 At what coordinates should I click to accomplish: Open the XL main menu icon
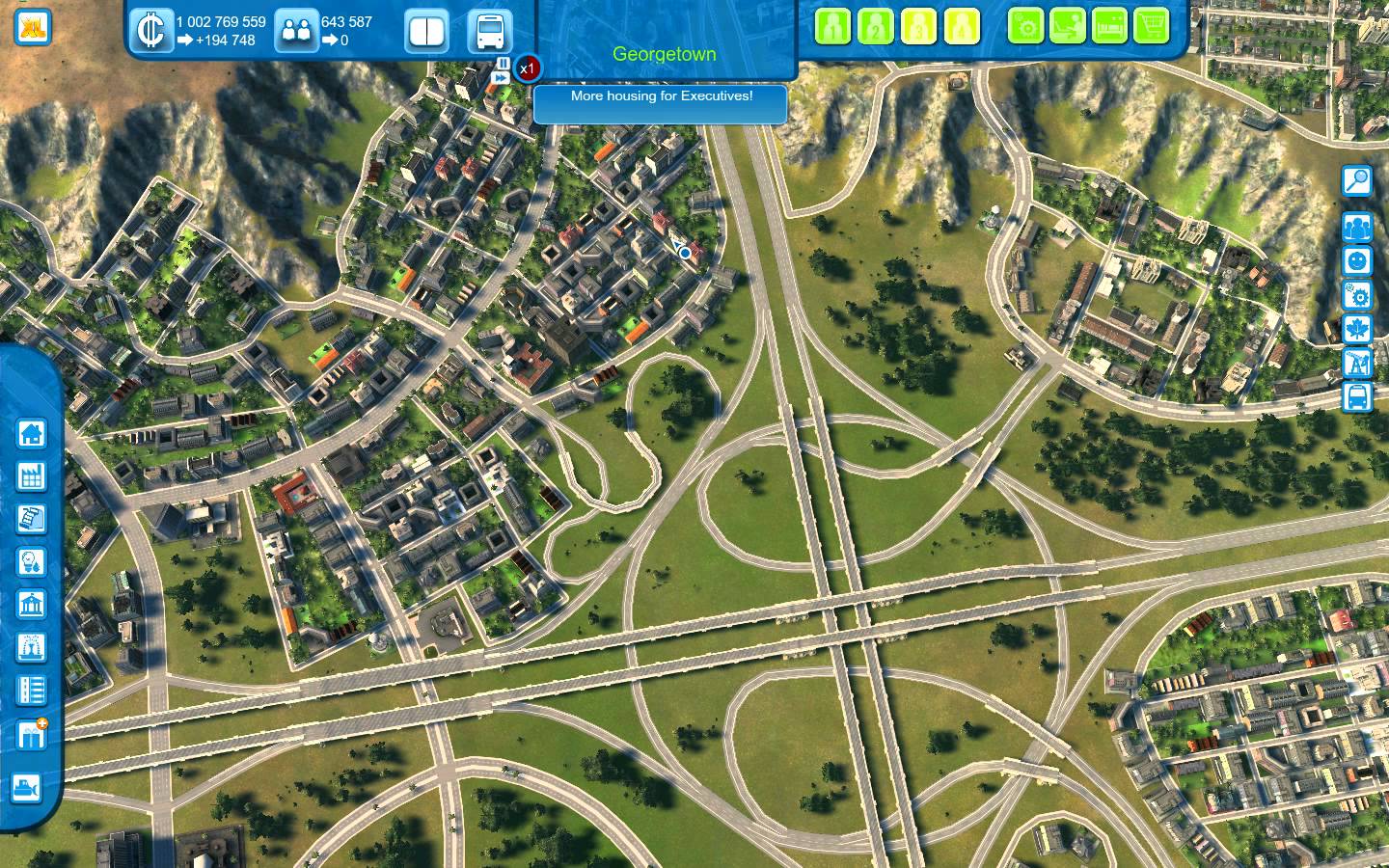34,25
